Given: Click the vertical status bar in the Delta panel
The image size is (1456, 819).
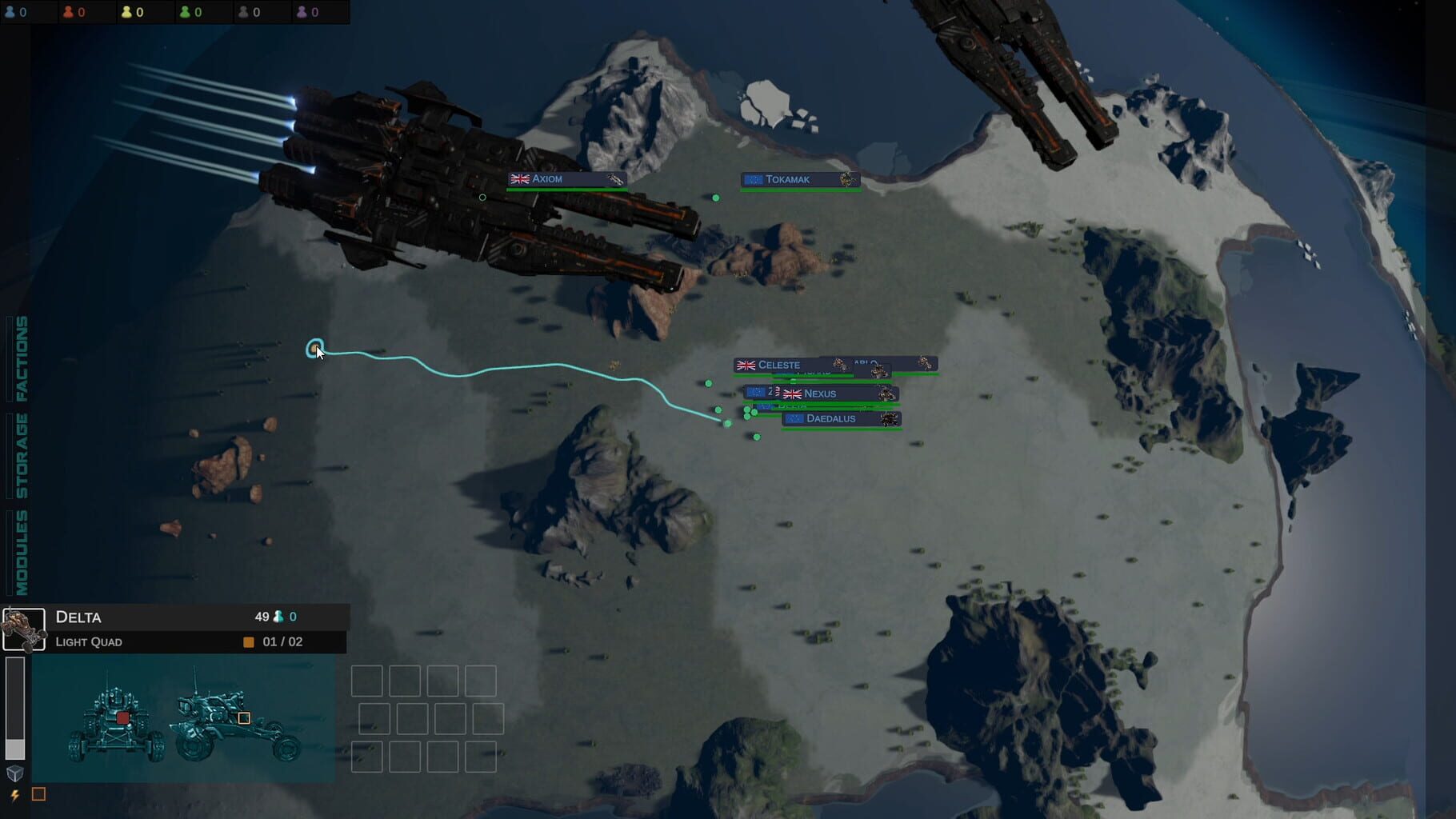Looking at the screenshot, I should [15, 707].
